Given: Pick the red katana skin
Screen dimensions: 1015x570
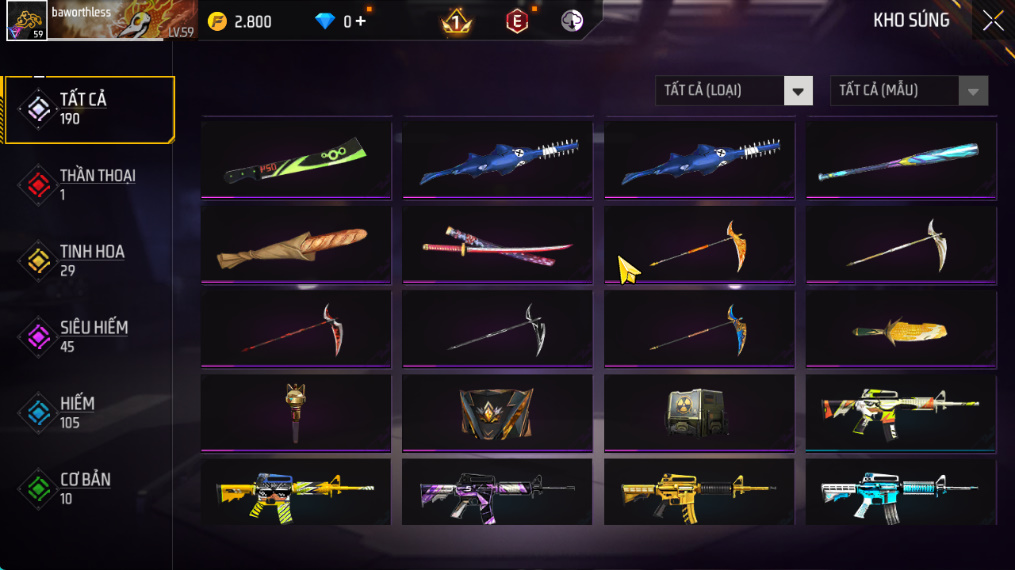Looking at the screenshot, I should tap(498, 245).
